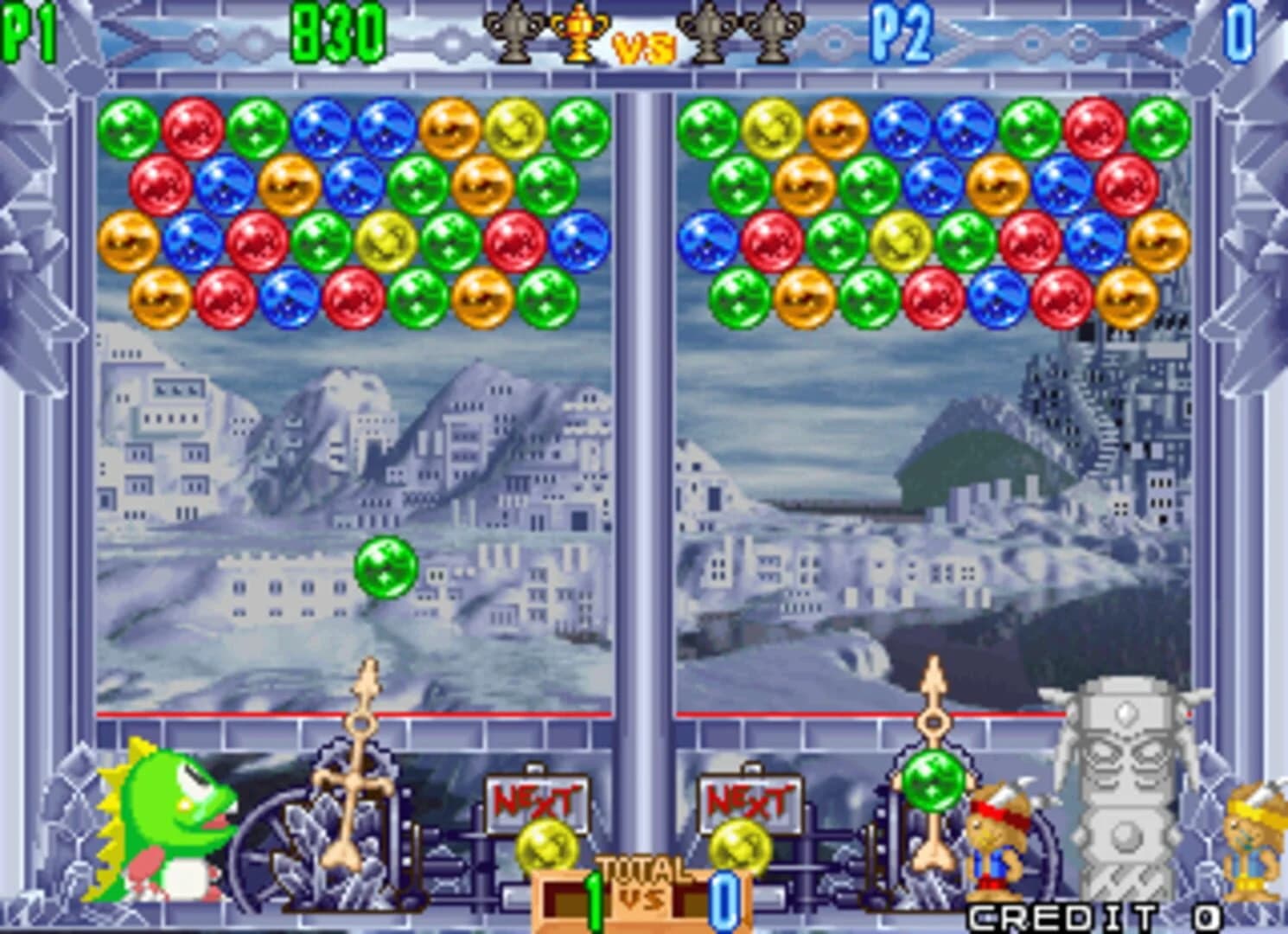
Task: Click the NEXT sign on player 1's side
Action: coord(534,800)
